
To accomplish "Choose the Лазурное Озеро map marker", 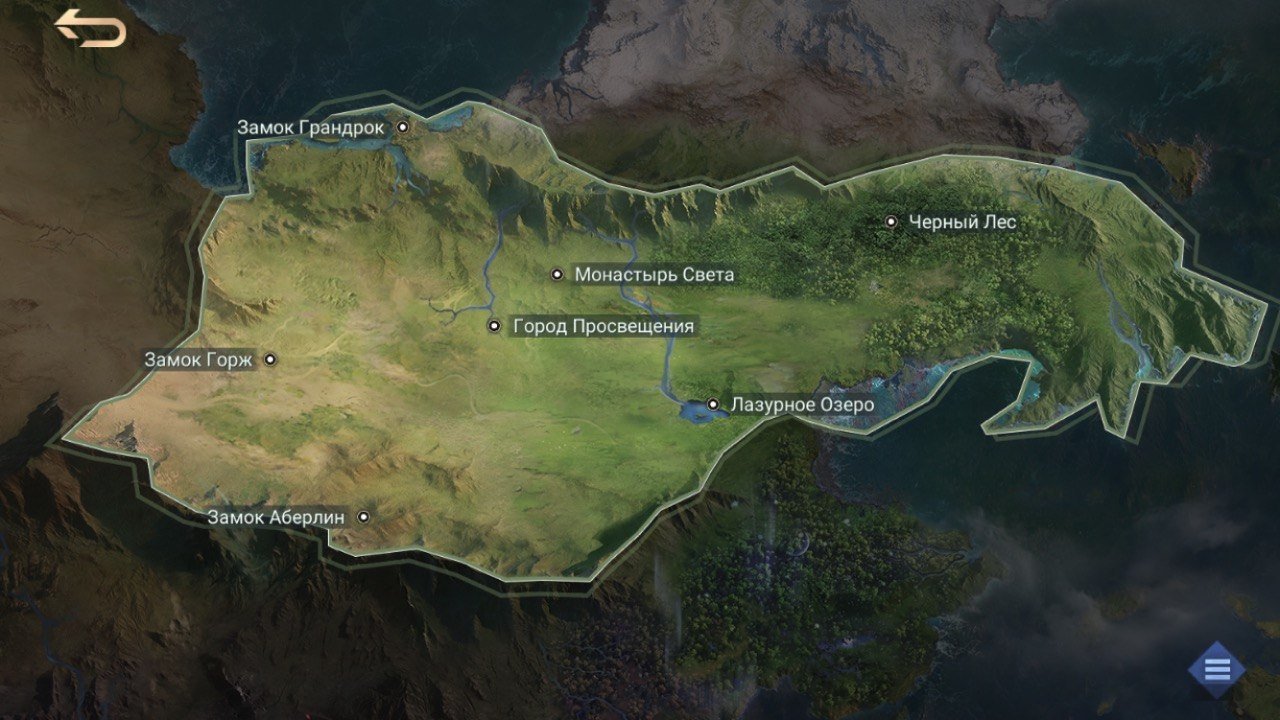I will (713, 404).
